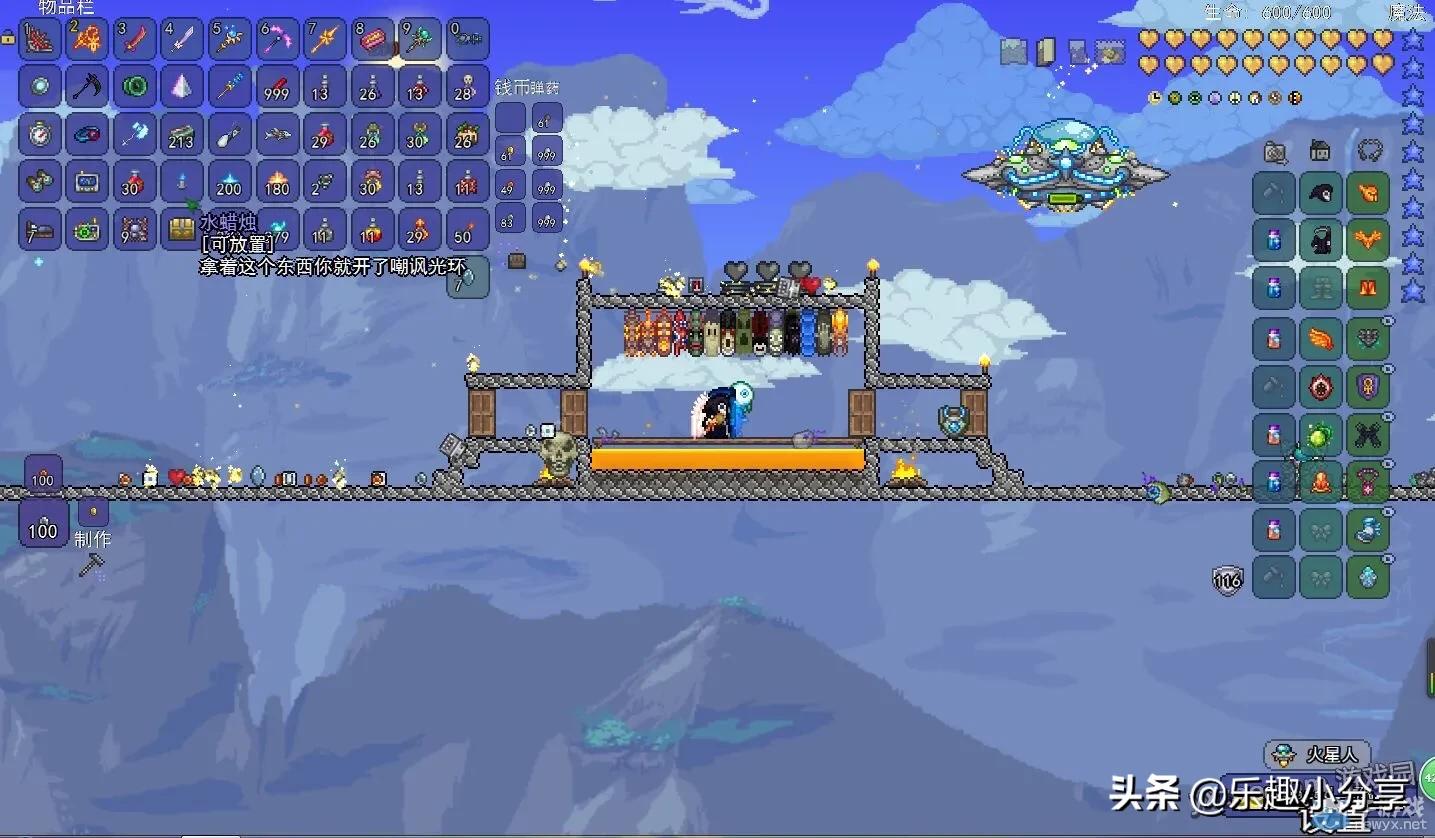The width and height of the screenshot is (1435, 838).
Task: Select the shark-shaped item in inventory
Action: click(277, 134)
